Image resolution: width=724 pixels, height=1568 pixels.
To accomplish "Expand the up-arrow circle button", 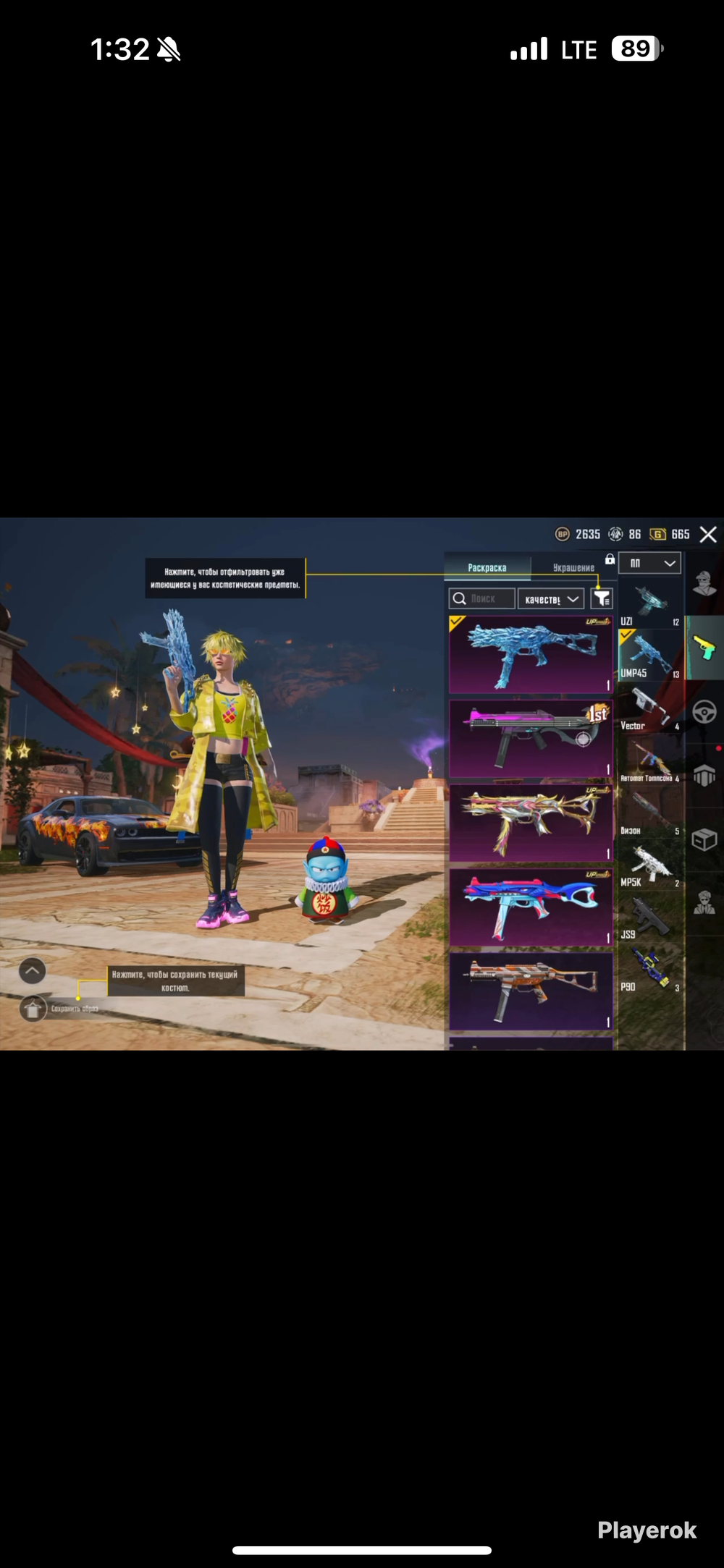I will [33, 971].
